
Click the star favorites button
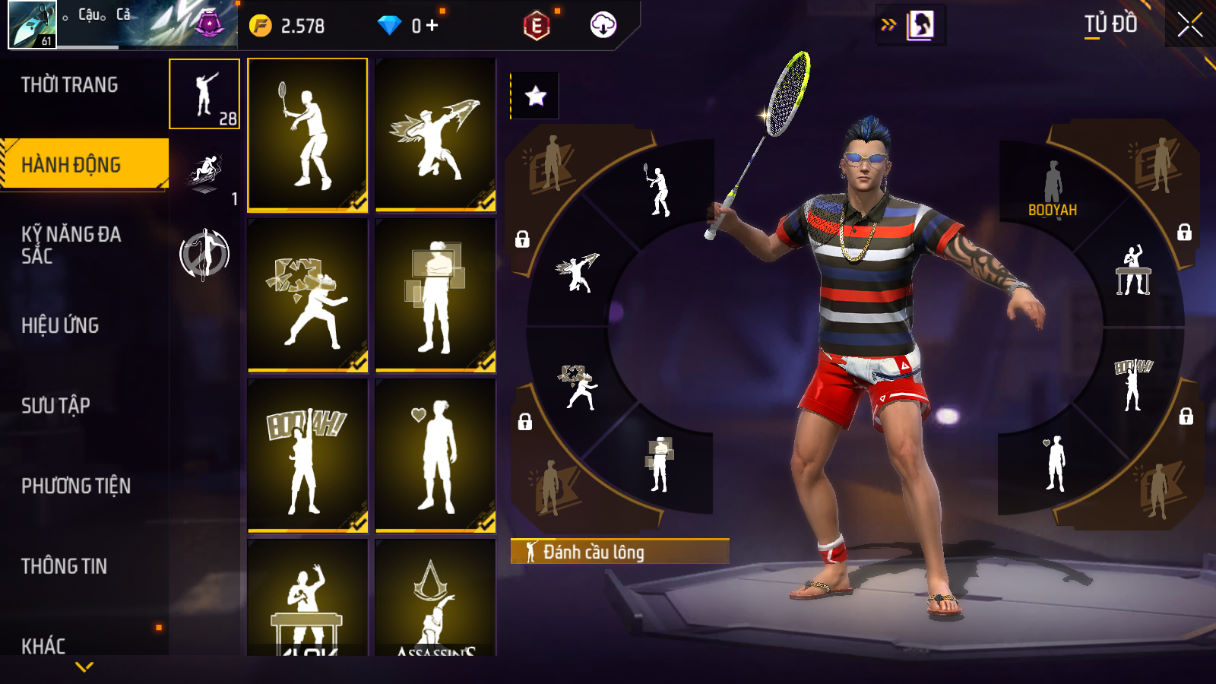click(x=535, y=96)
